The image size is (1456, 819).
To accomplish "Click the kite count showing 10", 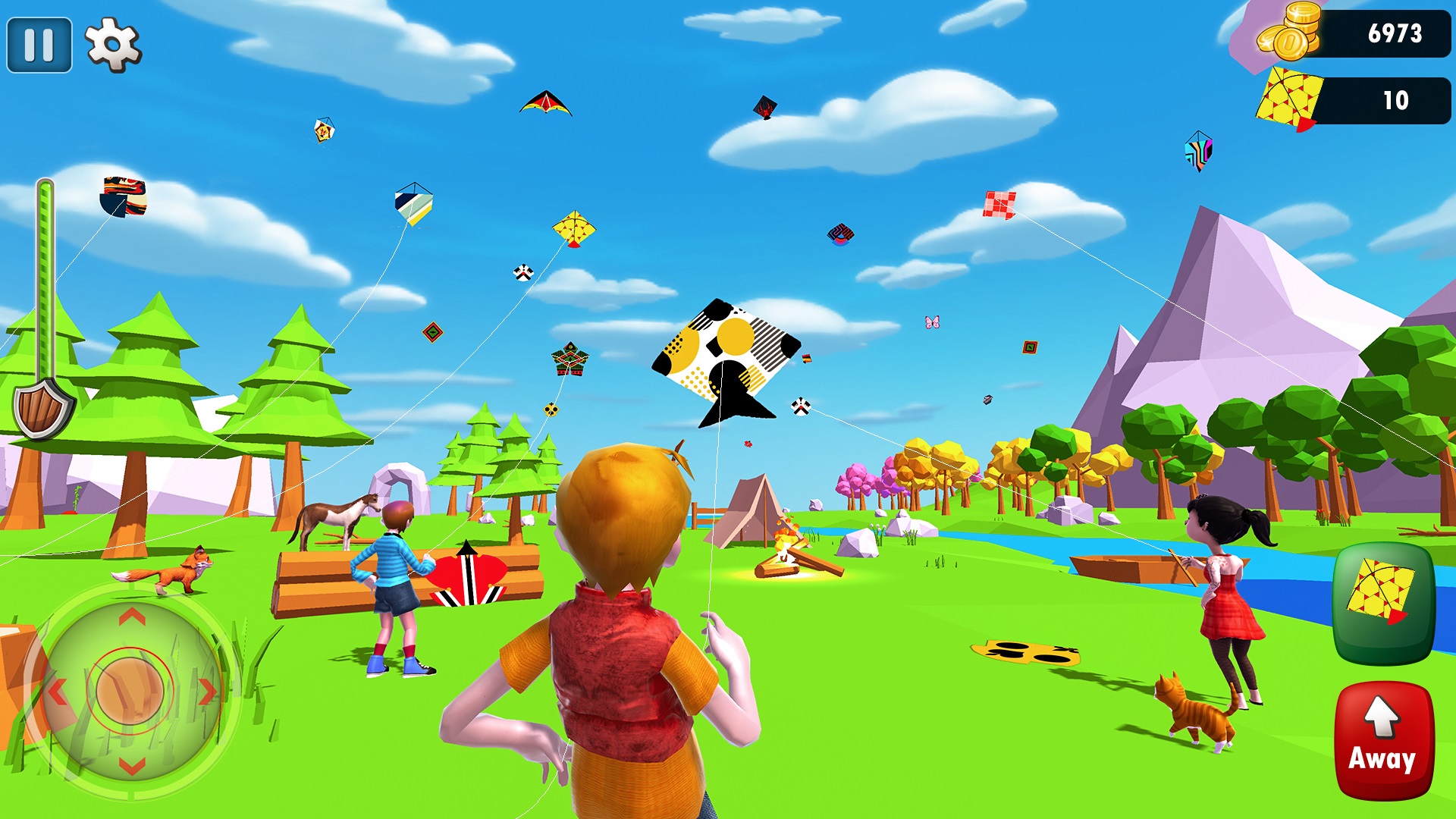I will pos(1395,99).
